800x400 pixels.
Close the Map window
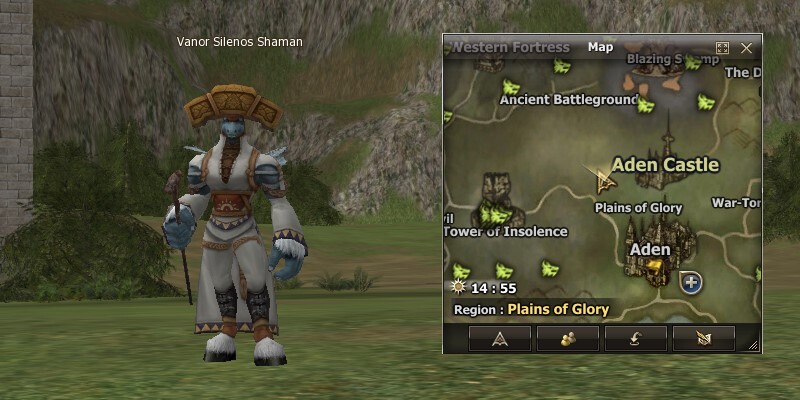[x=746, y=48]
